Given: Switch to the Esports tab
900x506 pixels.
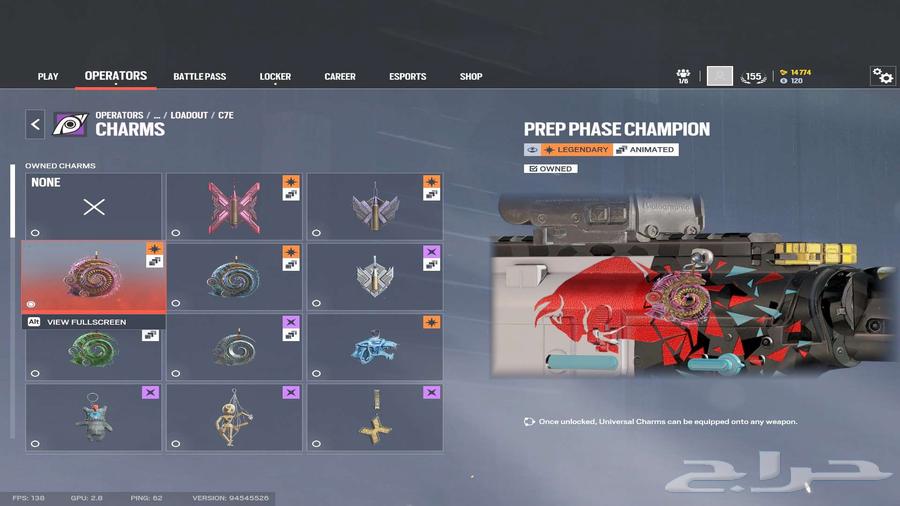Looking at the screenshot, I should (407, 77).
